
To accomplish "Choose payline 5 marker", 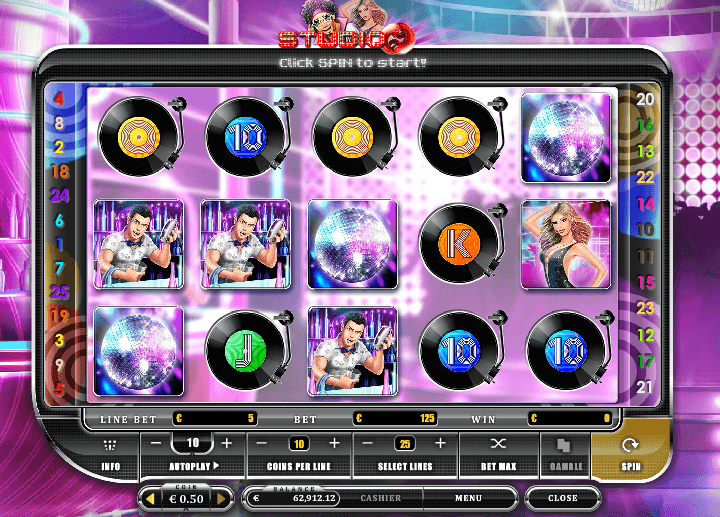I will click(x=59, y=389).
